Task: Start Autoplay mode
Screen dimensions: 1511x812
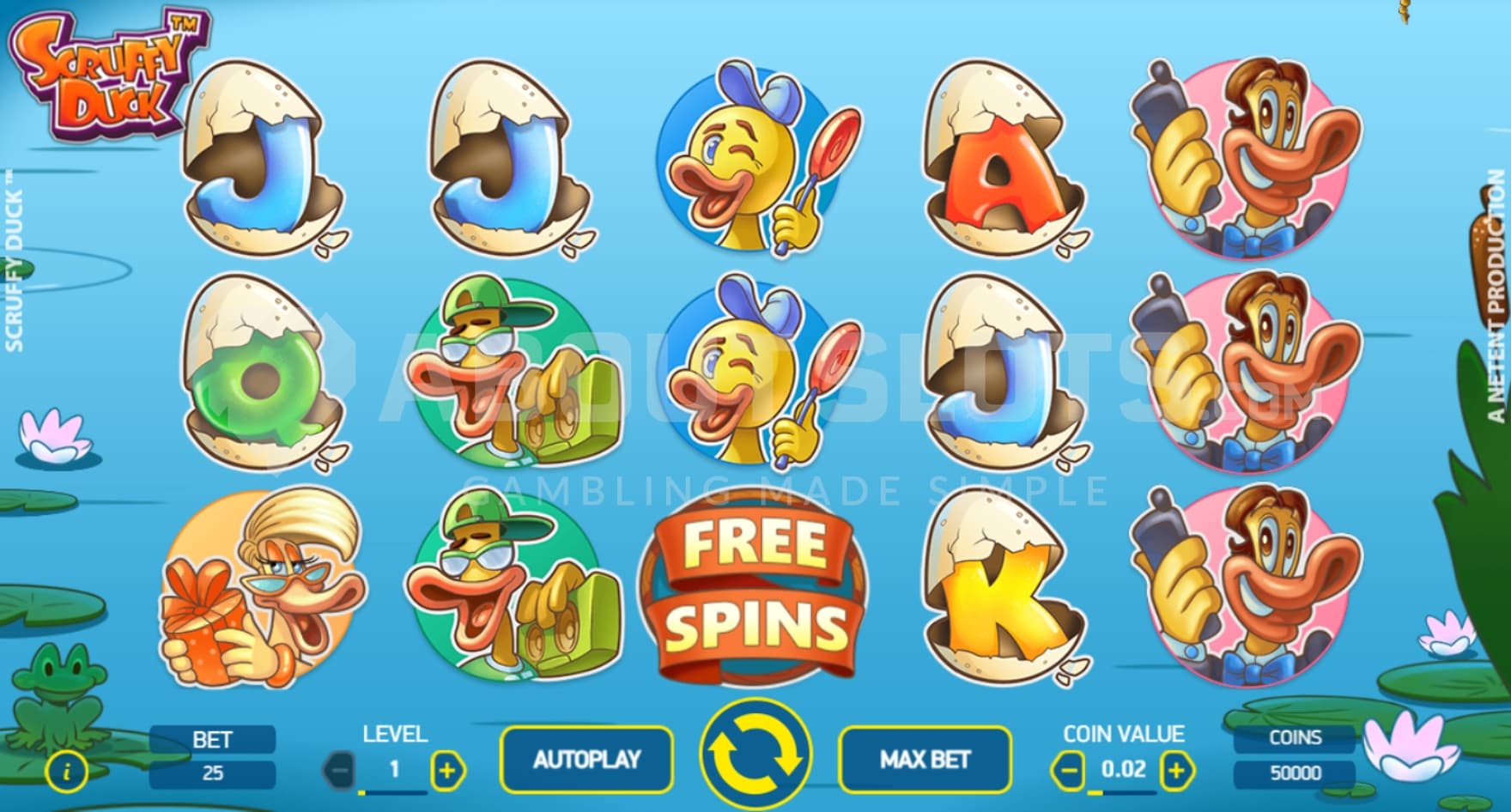Action: [x=586, y=760]
